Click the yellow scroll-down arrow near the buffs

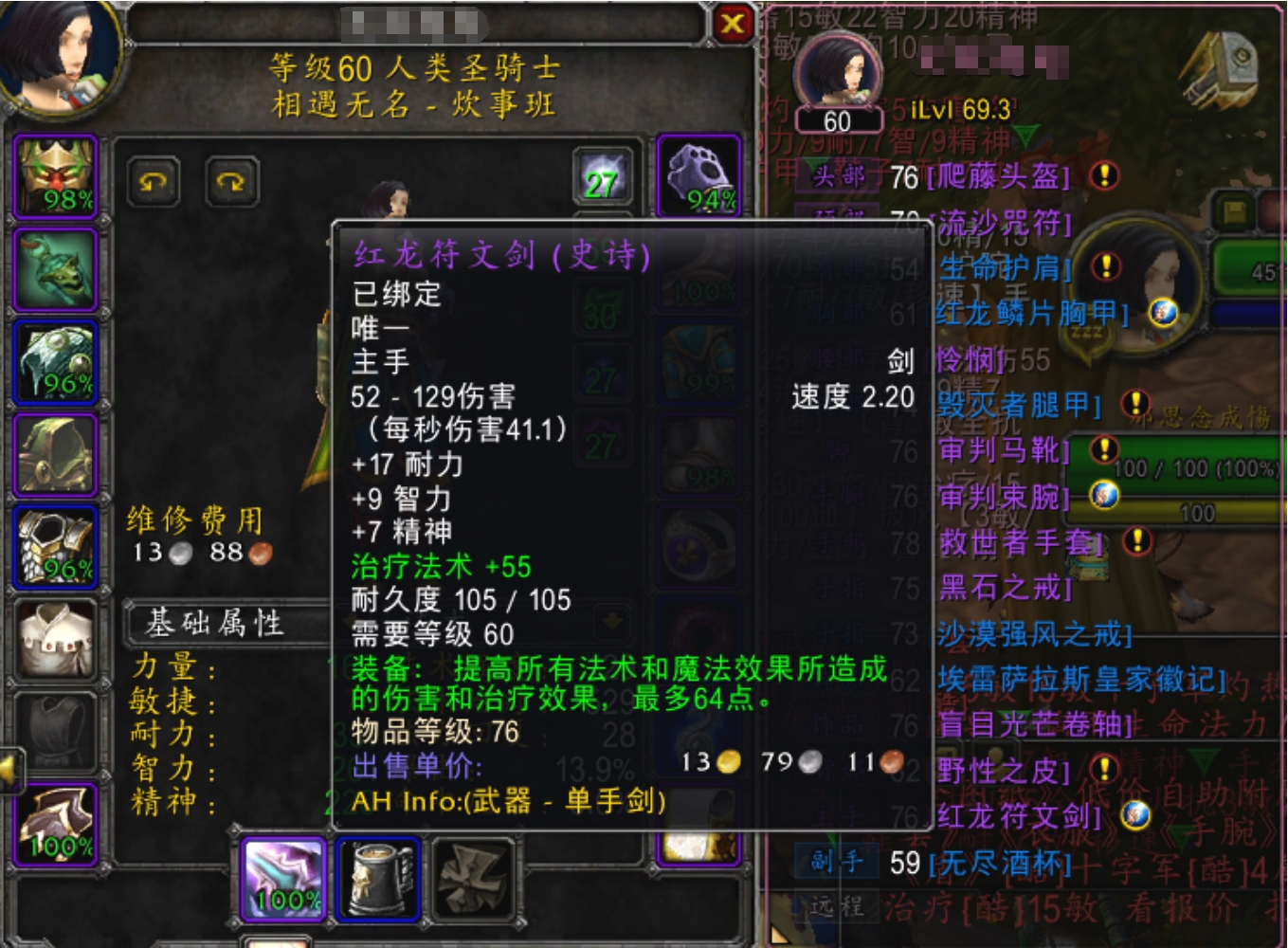click(612, 621)
